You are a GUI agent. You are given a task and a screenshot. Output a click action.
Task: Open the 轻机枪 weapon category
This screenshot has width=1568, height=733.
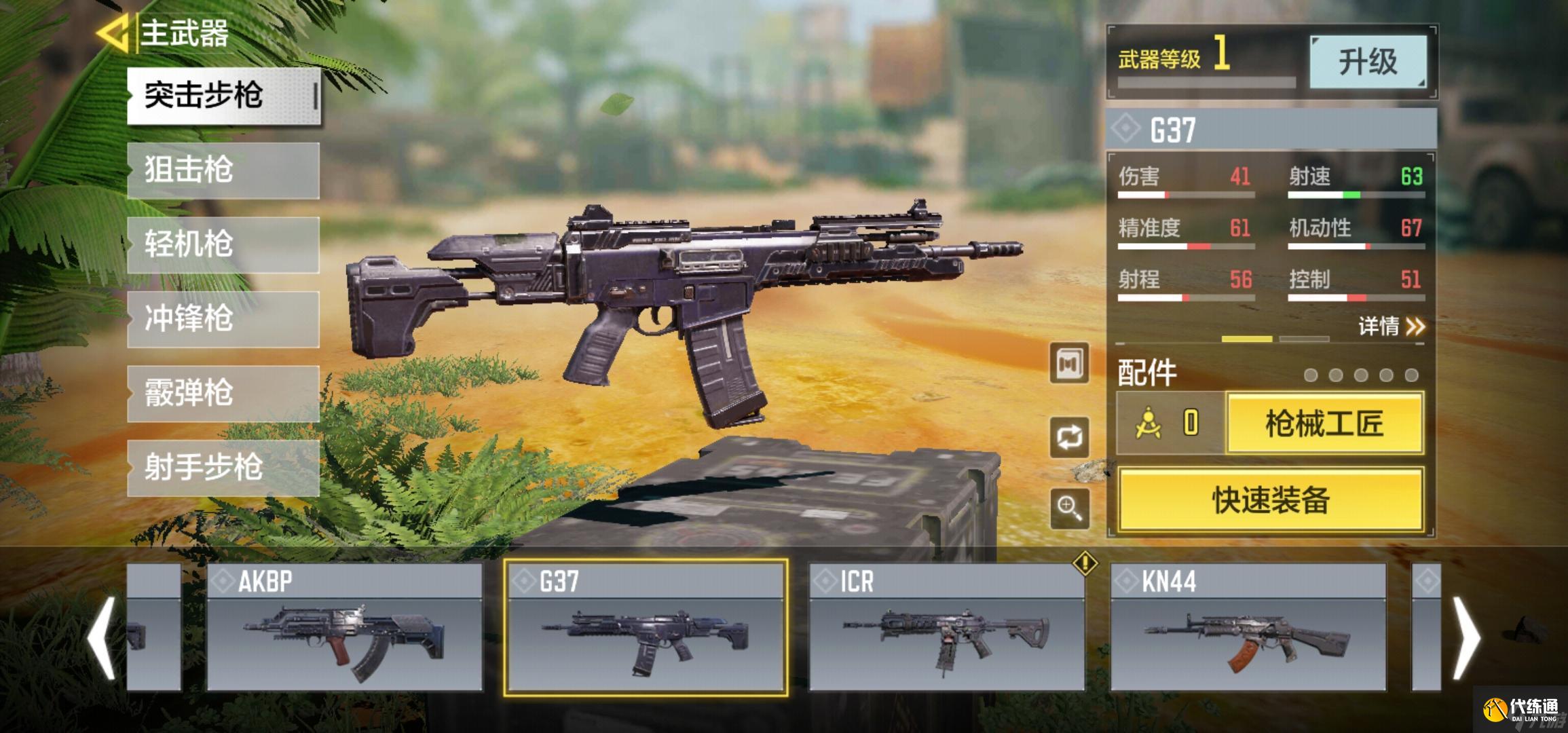[223, 245]
